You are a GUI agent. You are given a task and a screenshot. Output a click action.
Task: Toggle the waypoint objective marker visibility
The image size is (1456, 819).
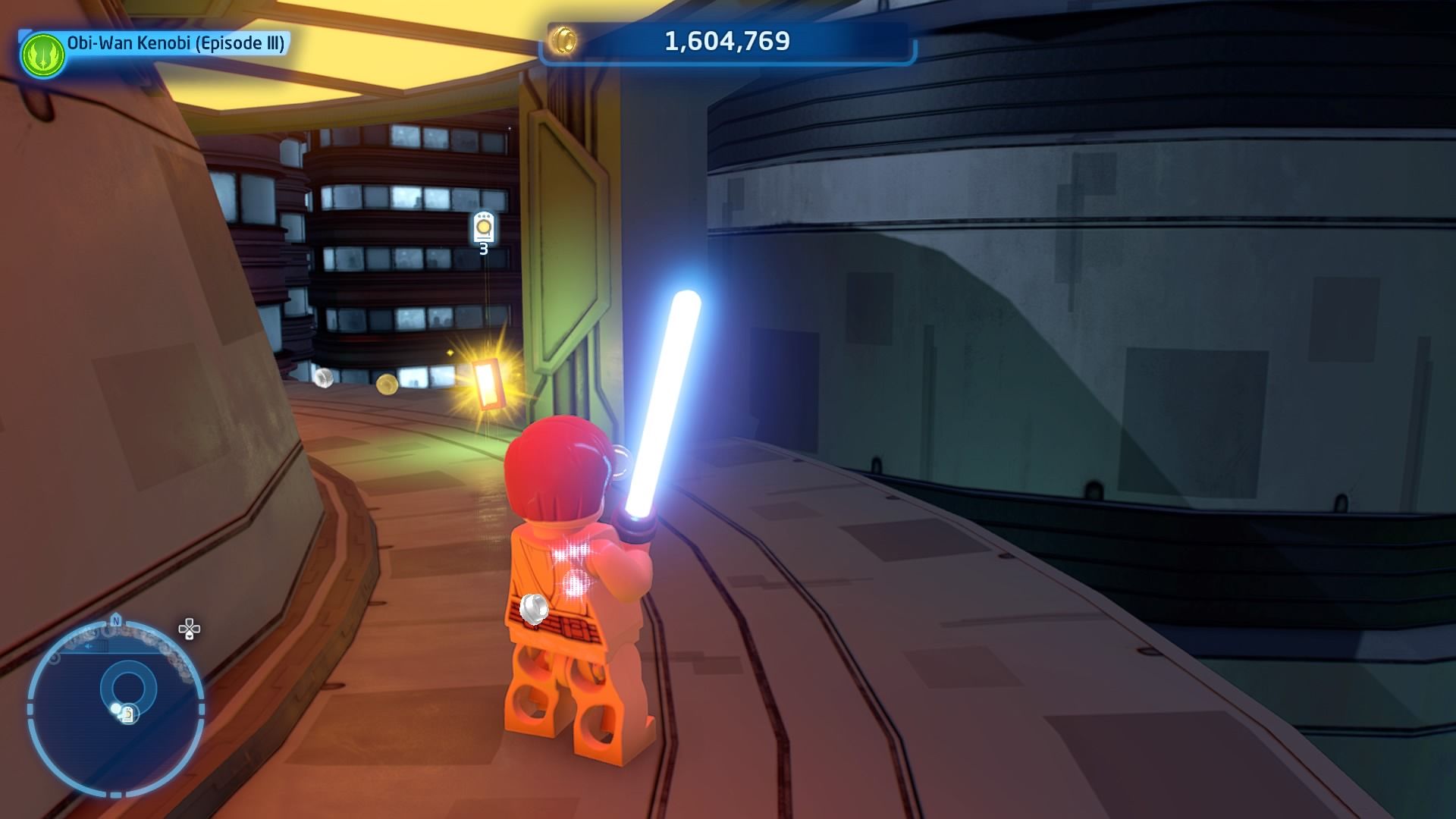pos(482,227)
